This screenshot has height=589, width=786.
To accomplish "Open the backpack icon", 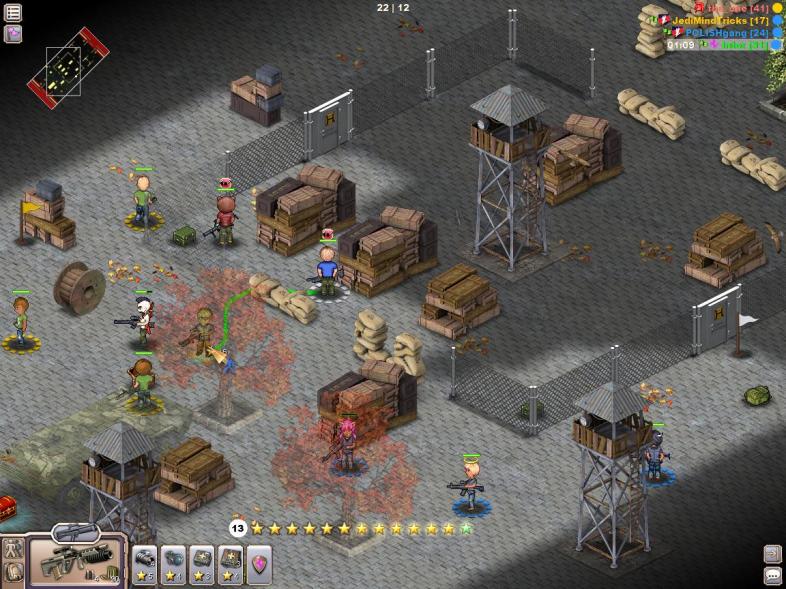I will 13,573.
